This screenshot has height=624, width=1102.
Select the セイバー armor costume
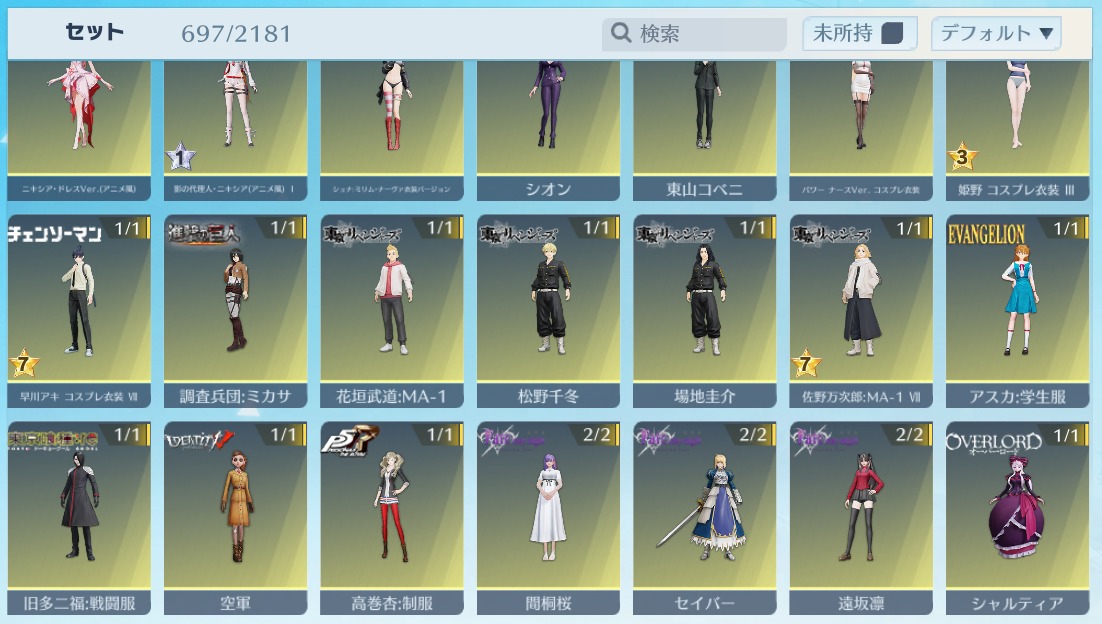704,515
